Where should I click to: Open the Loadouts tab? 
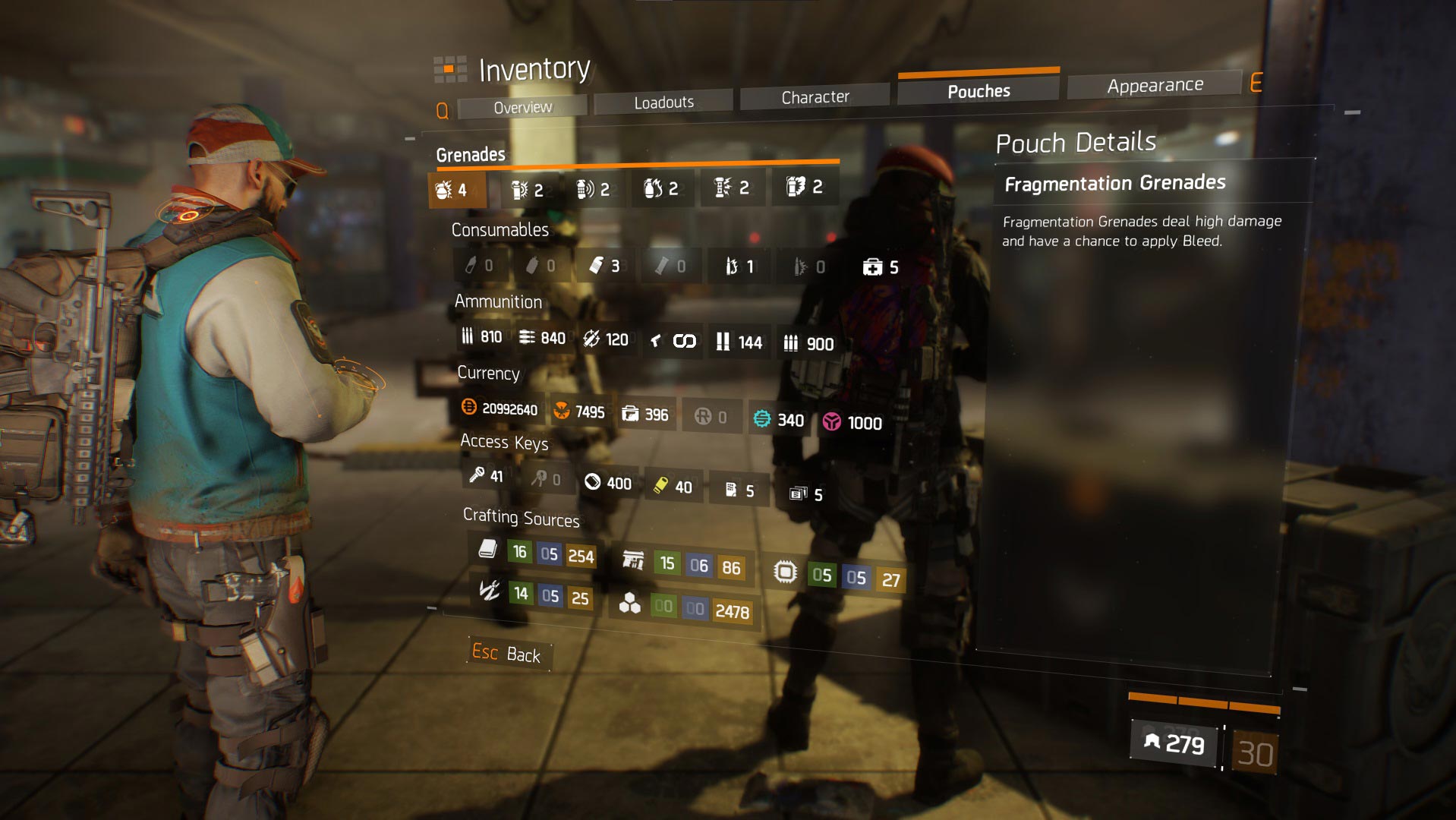point(663,102)
